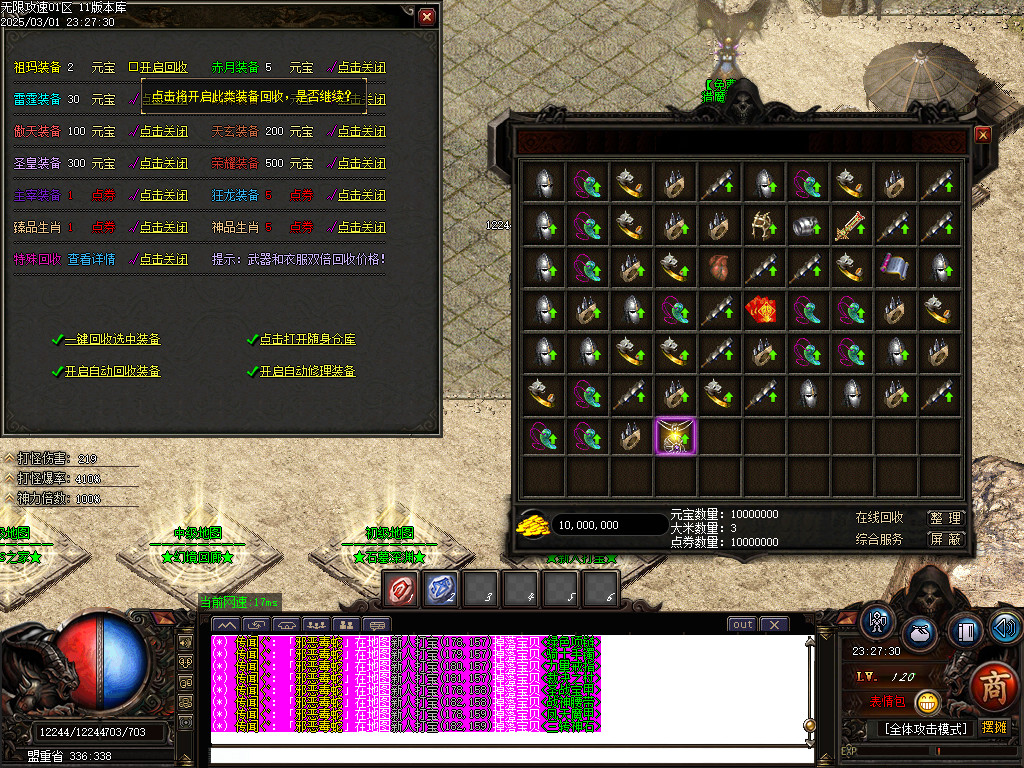
Task: Select the red envelope item in the bag
Action: [763, 312]
